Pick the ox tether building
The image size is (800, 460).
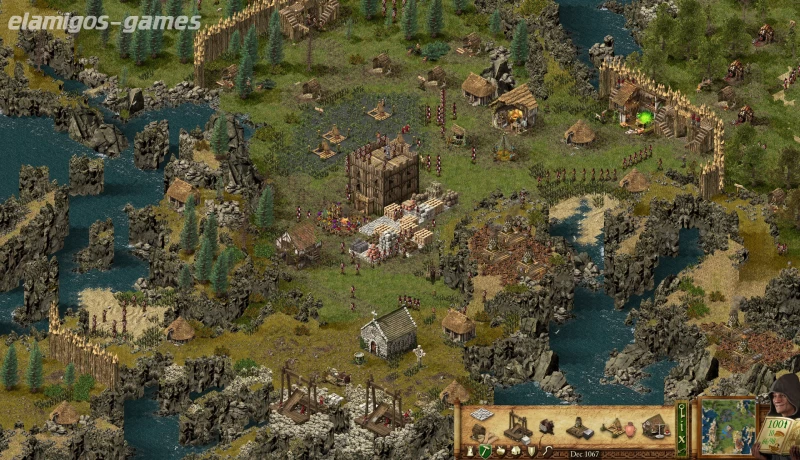pyautogui.click(x=546, y=427)
